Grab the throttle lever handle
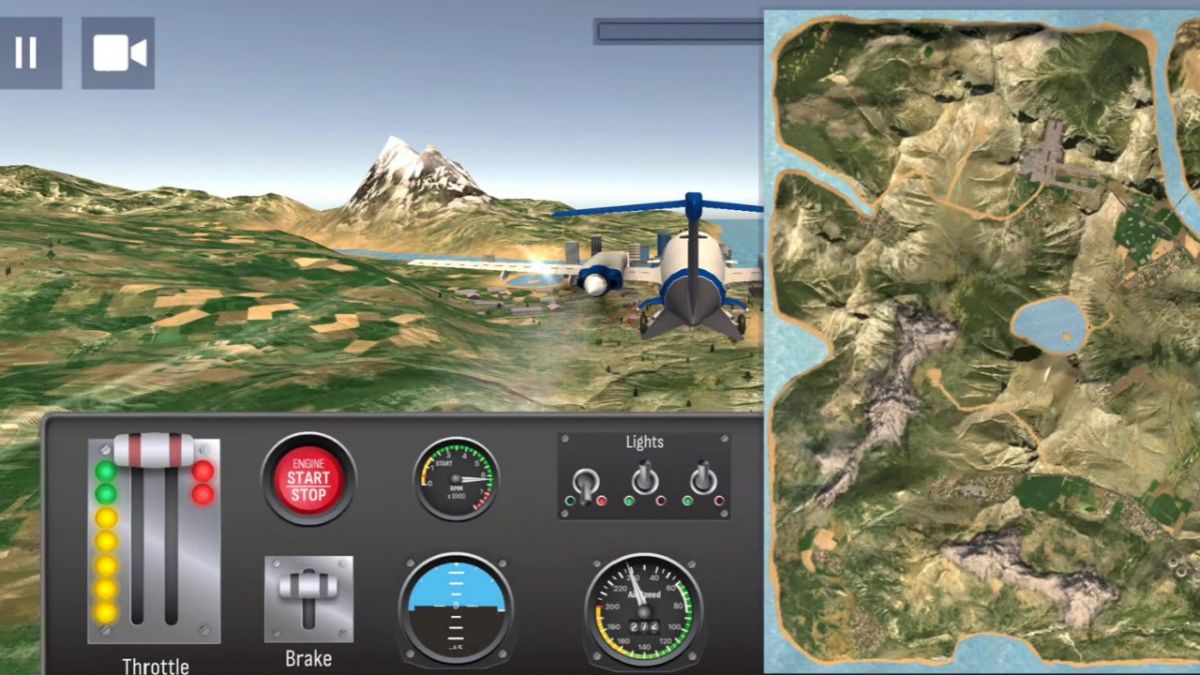The image size is (1200, 675). point(153,450)
